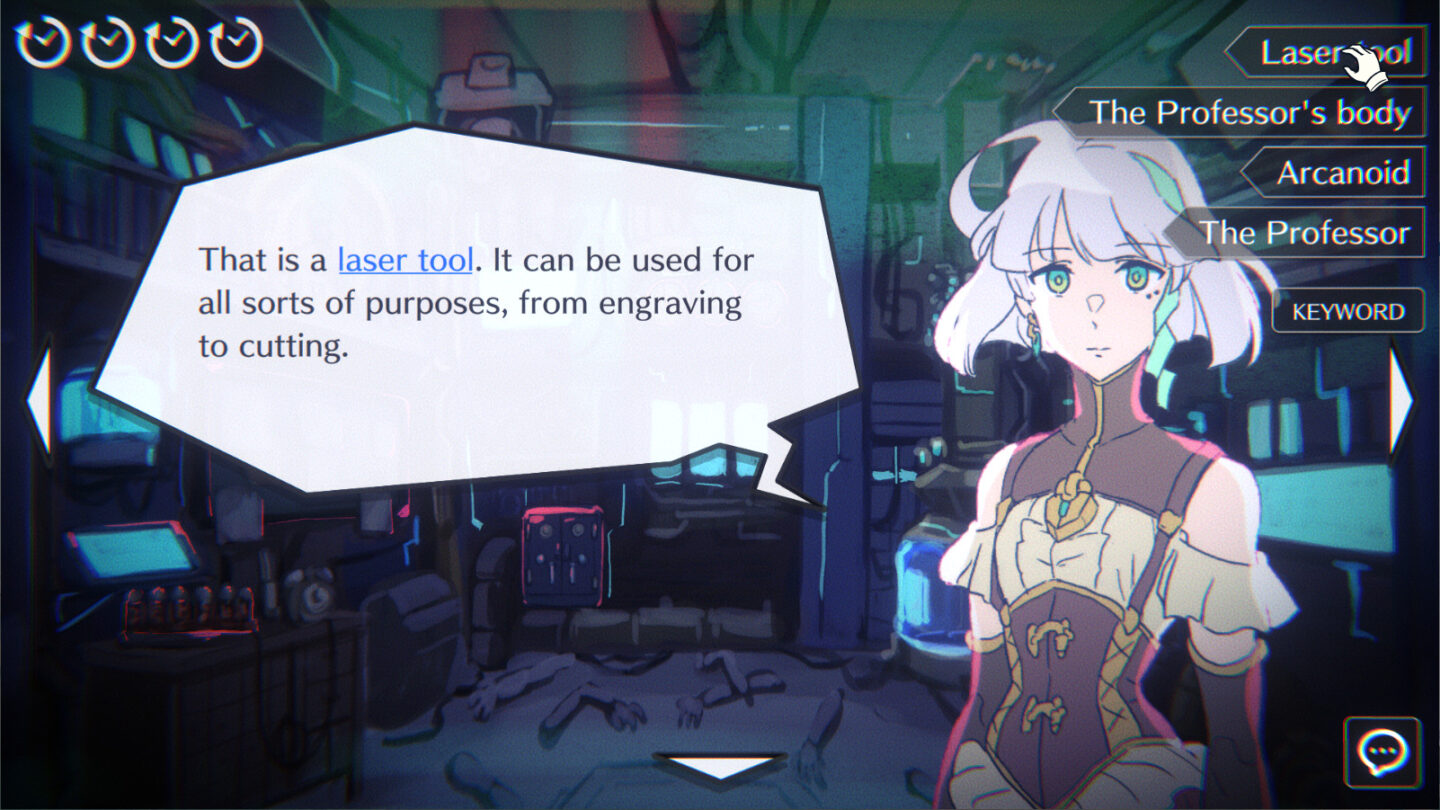The height and width of the screenshot is (810, 1440).
Task: Click the third circular checkmark icon
Action: click(x=172, y=42)
